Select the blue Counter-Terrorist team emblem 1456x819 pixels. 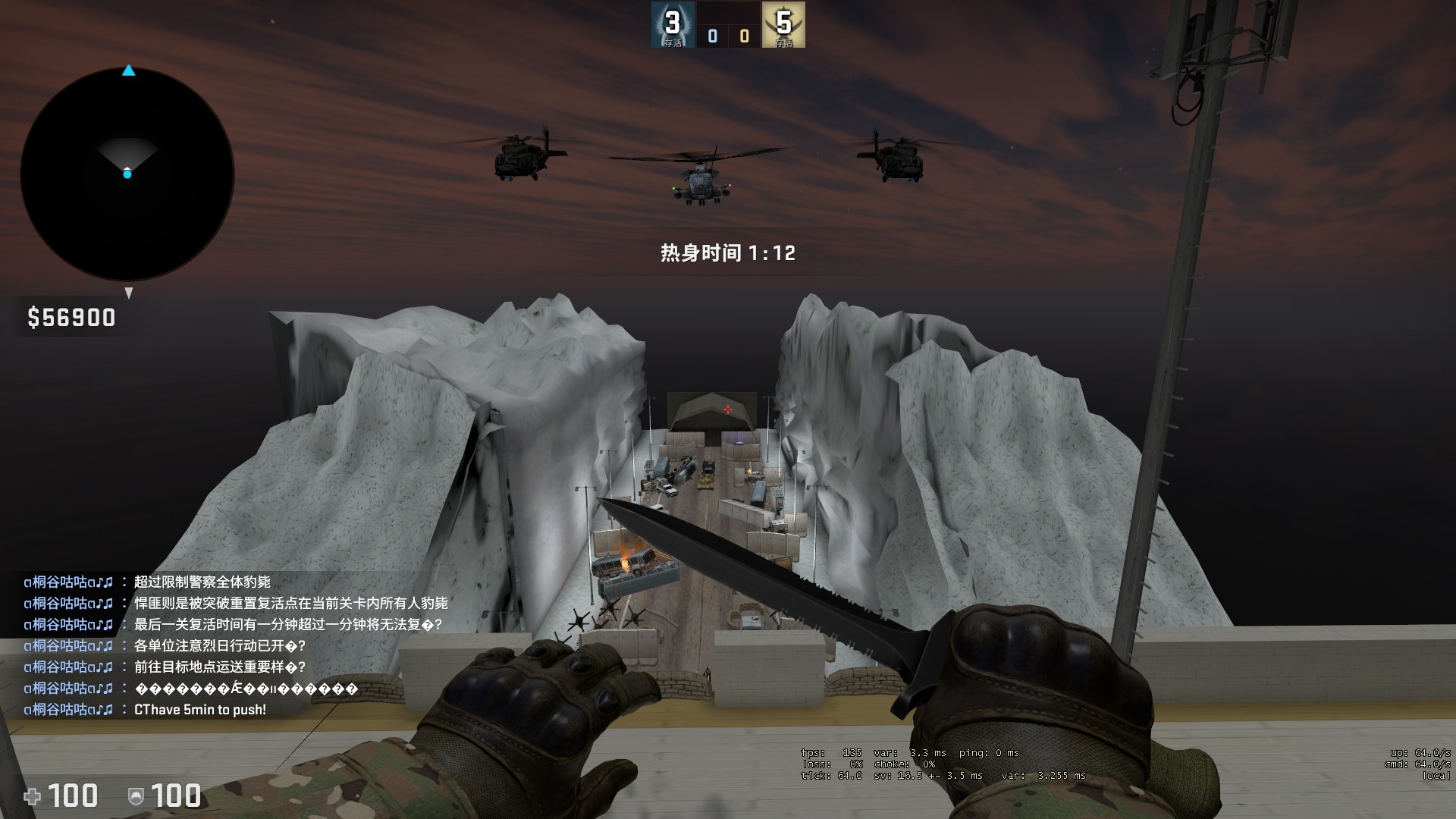coord(673,24)
